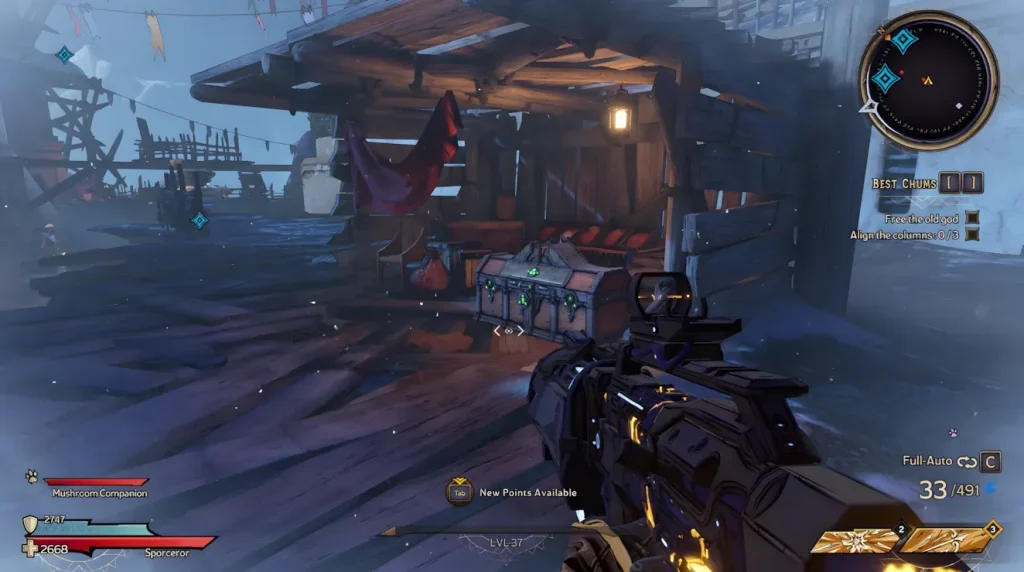Switch to weapon slot 2
The height and width of the screenshot is (572, 1024).
tap(853, 541)
